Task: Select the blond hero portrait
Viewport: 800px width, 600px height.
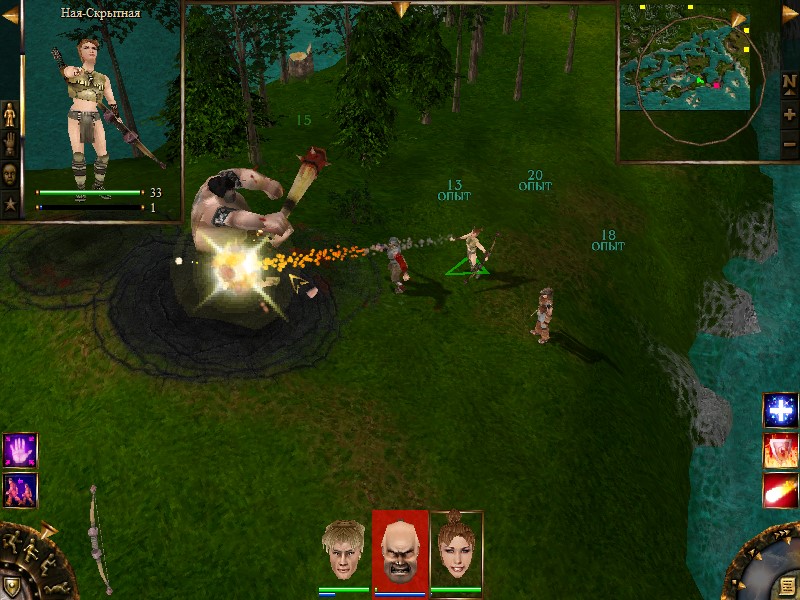Action: (345, 550)
